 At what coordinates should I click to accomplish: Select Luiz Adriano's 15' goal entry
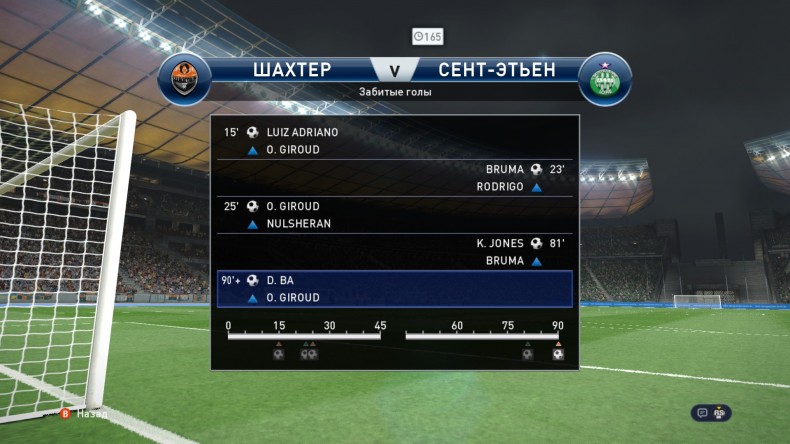point(302,132)
